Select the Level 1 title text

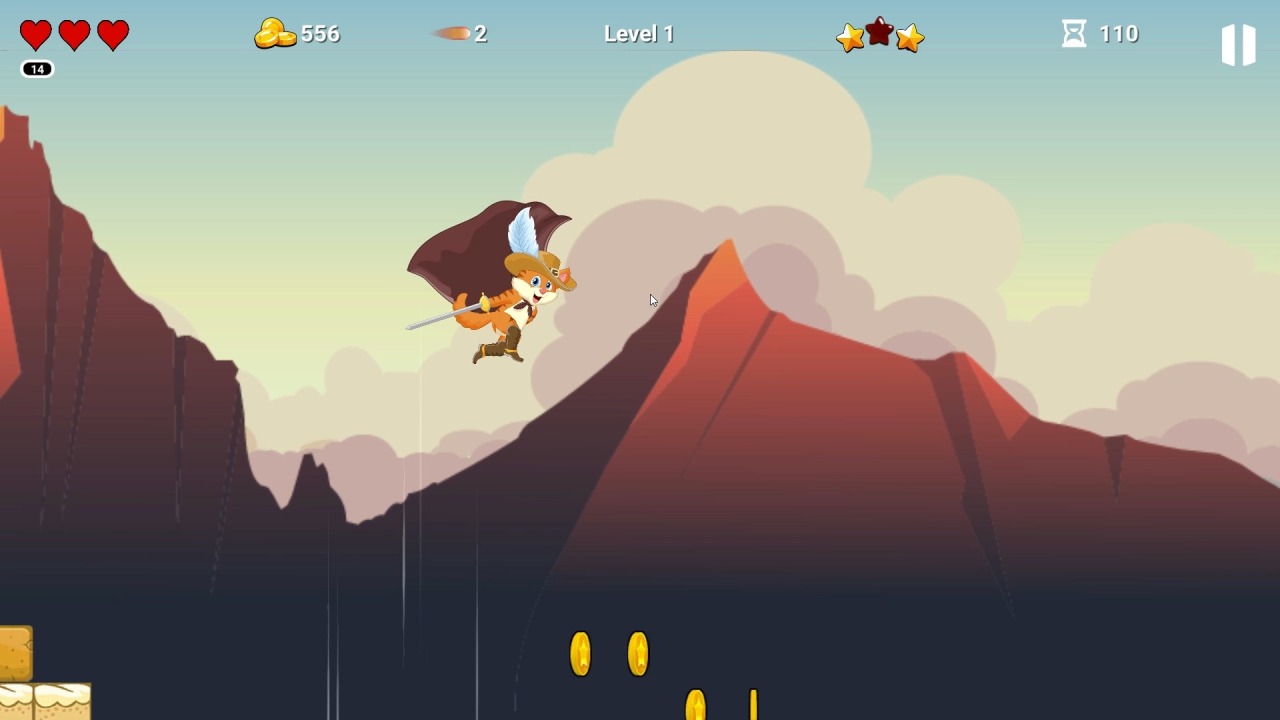(x=639, y=33)
